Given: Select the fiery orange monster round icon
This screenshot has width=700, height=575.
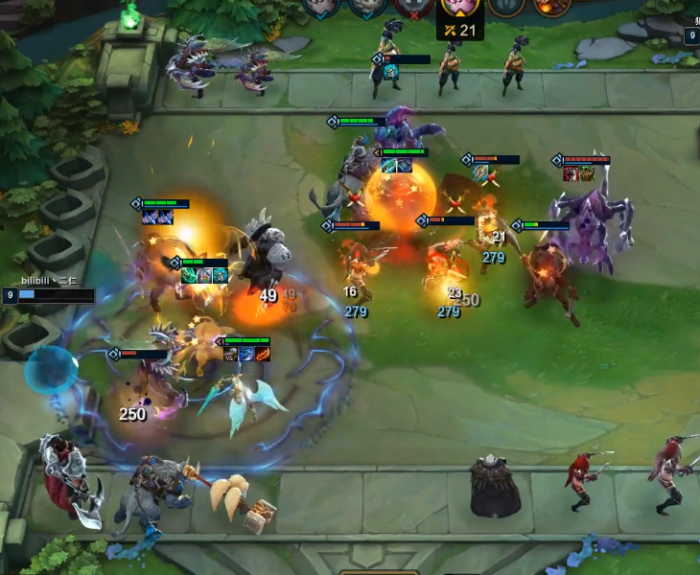Looking at the screenshot, I should coord(551,5).
